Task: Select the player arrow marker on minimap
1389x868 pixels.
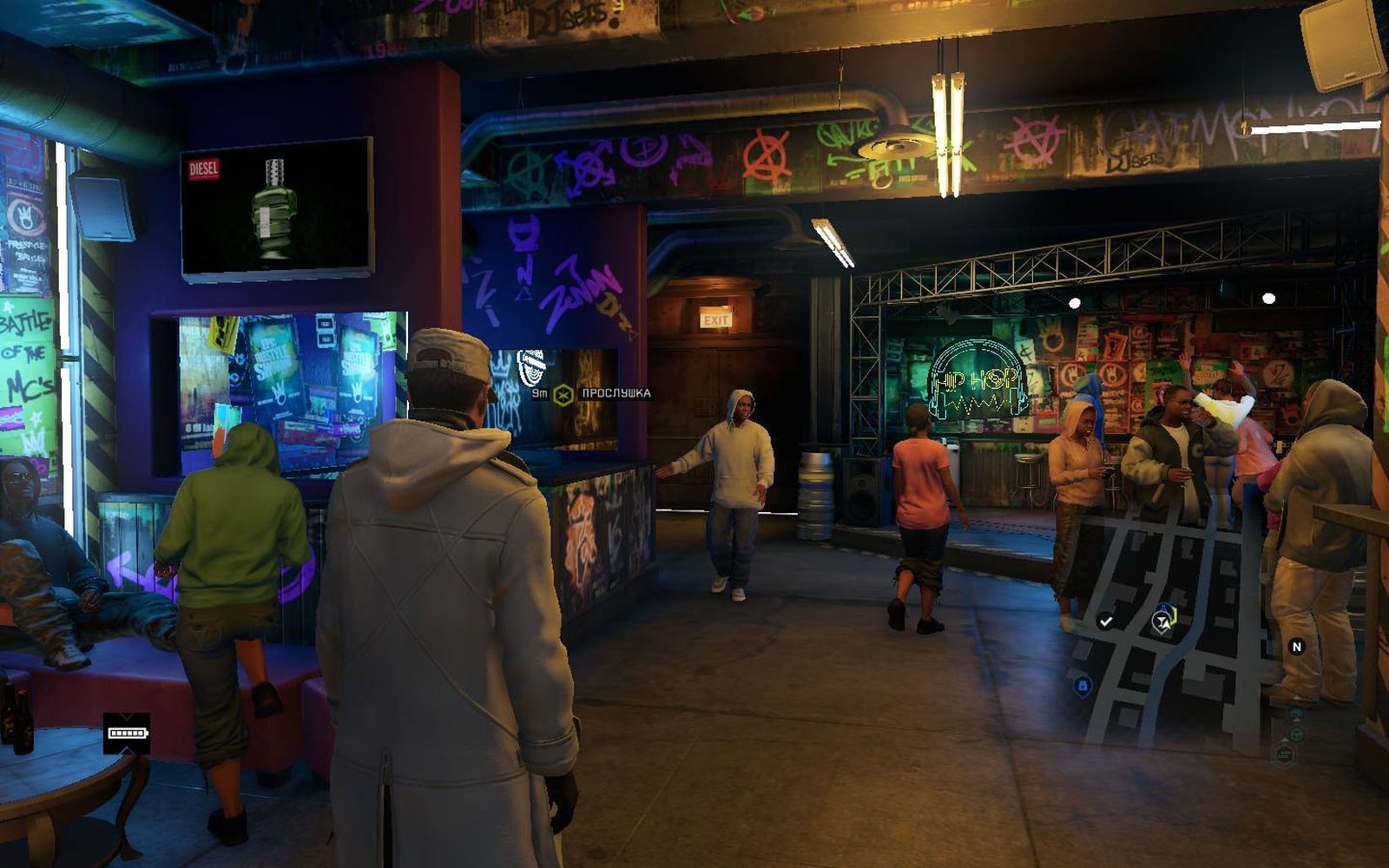Action: click(x=1163, y=620)
